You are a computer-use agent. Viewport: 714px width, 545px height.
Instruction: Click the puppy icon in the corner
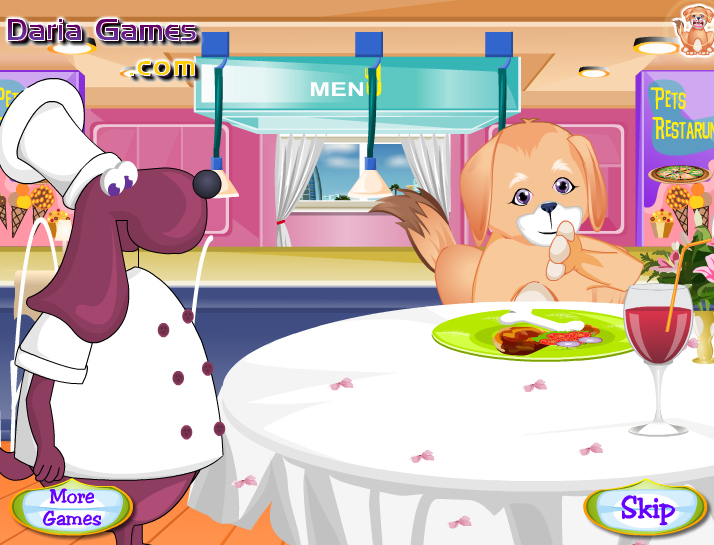692,27
